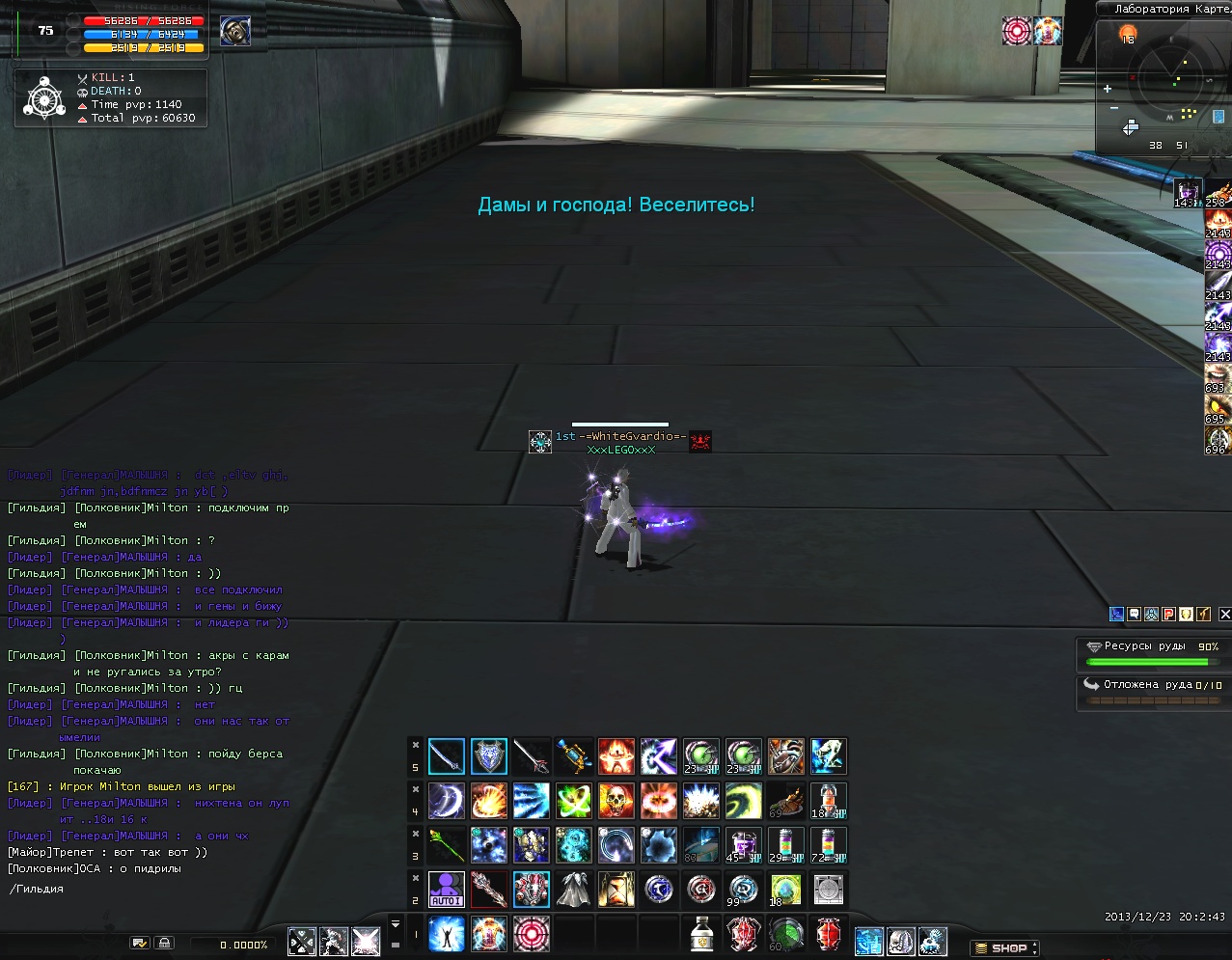Select the white cloak item slot
Screen dimensions: 1232x960
click(573, 889)
